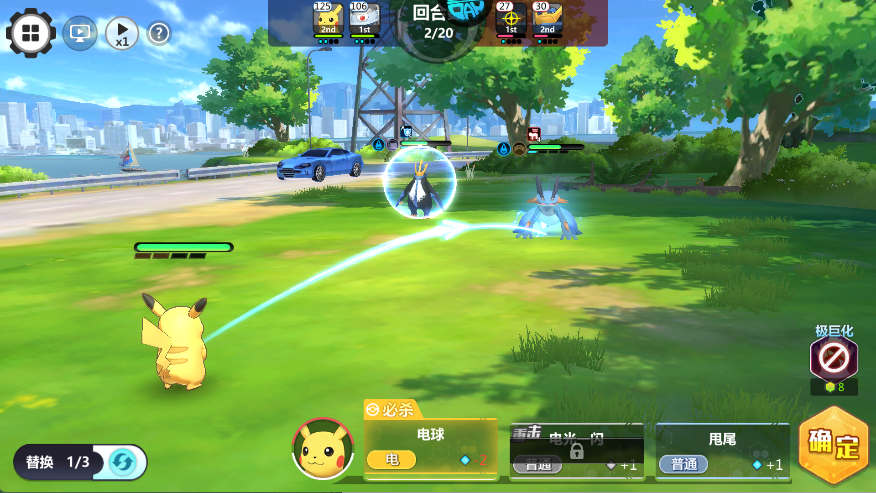Open the gear-shaped main menu button

[x=31, y=33]
